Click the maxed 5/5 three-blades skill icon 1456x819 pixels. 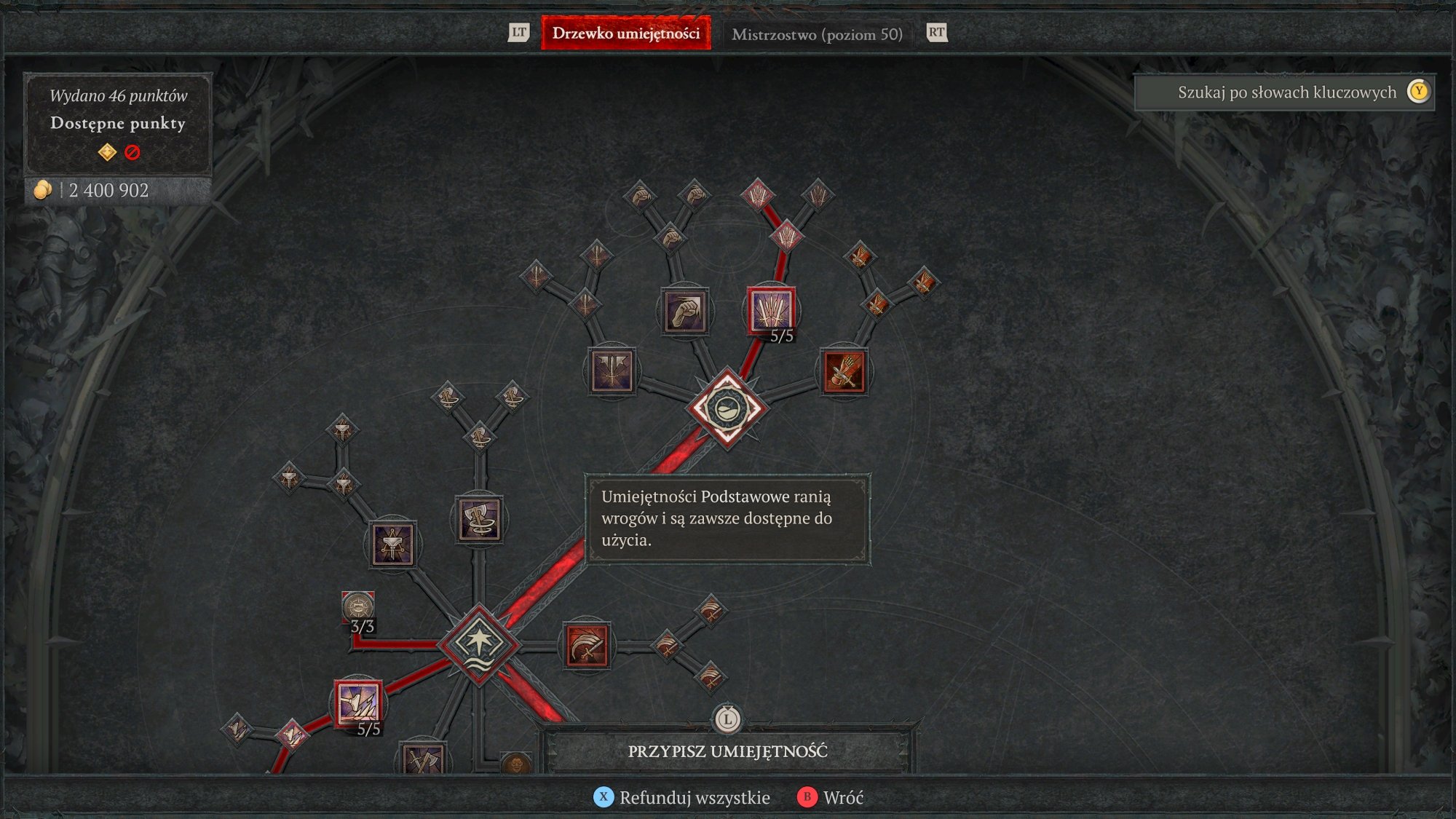pos(773,312)
